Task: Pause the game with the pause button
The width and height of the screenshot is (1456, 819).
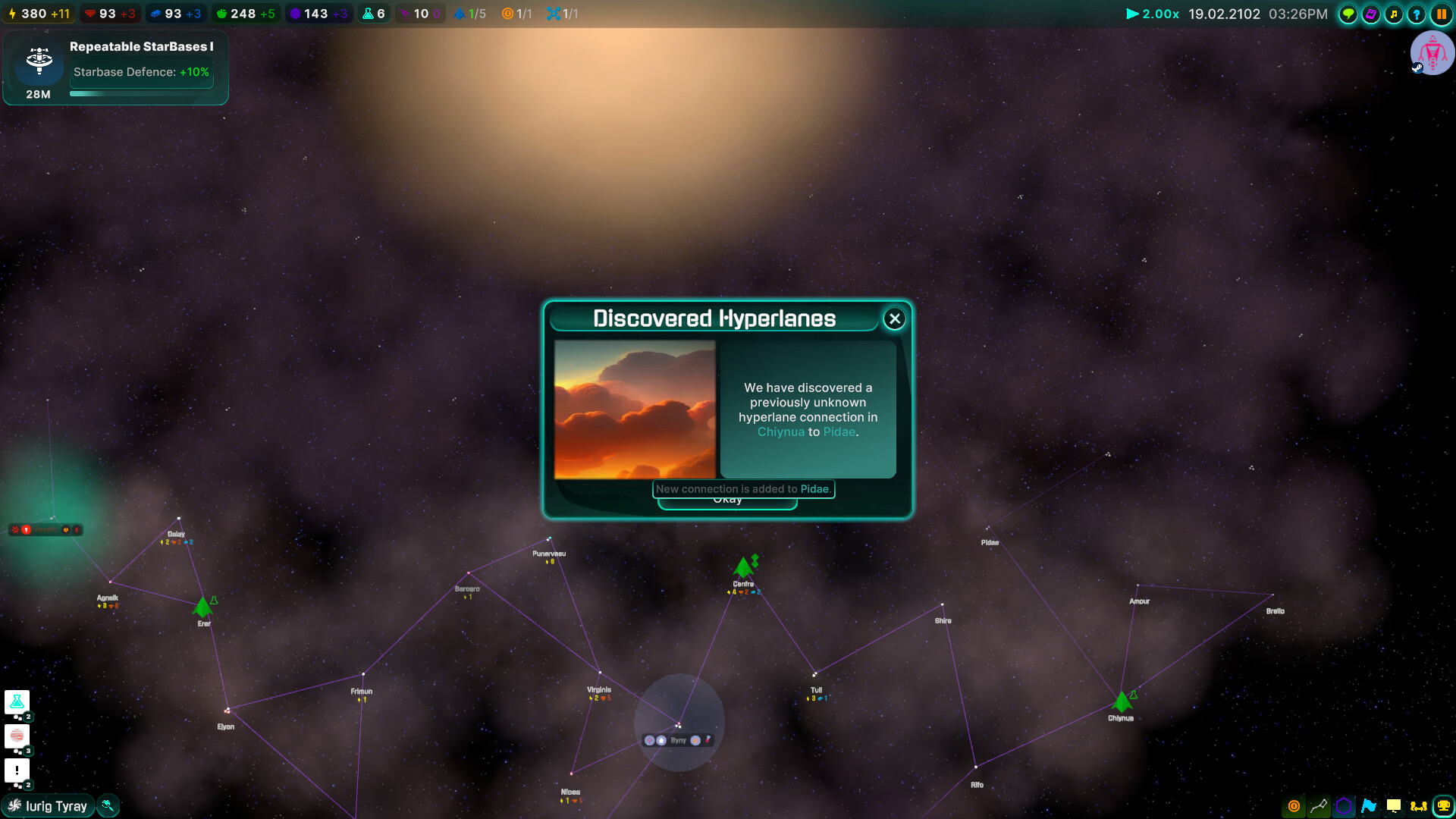Action: (1443, 14)
